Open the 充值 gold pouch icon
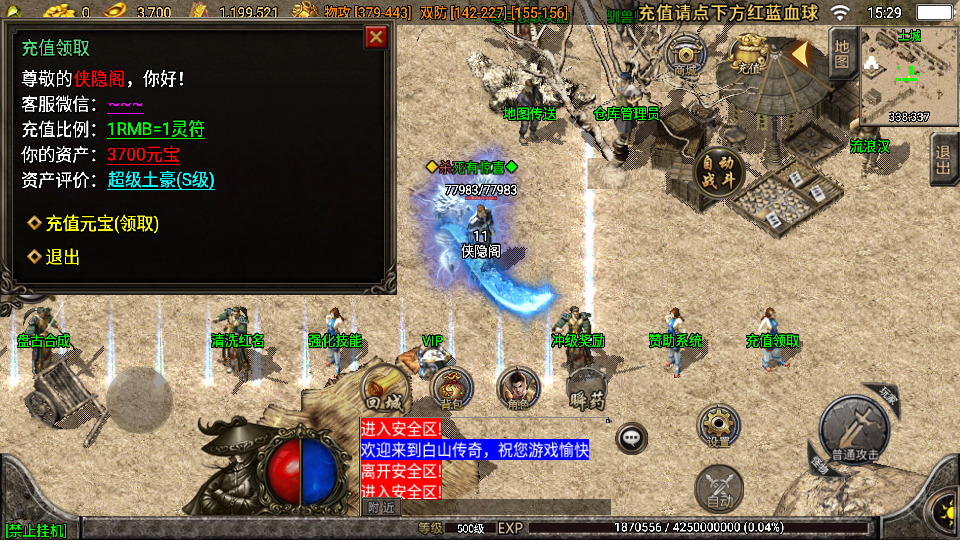 click(x=749, y=53)
